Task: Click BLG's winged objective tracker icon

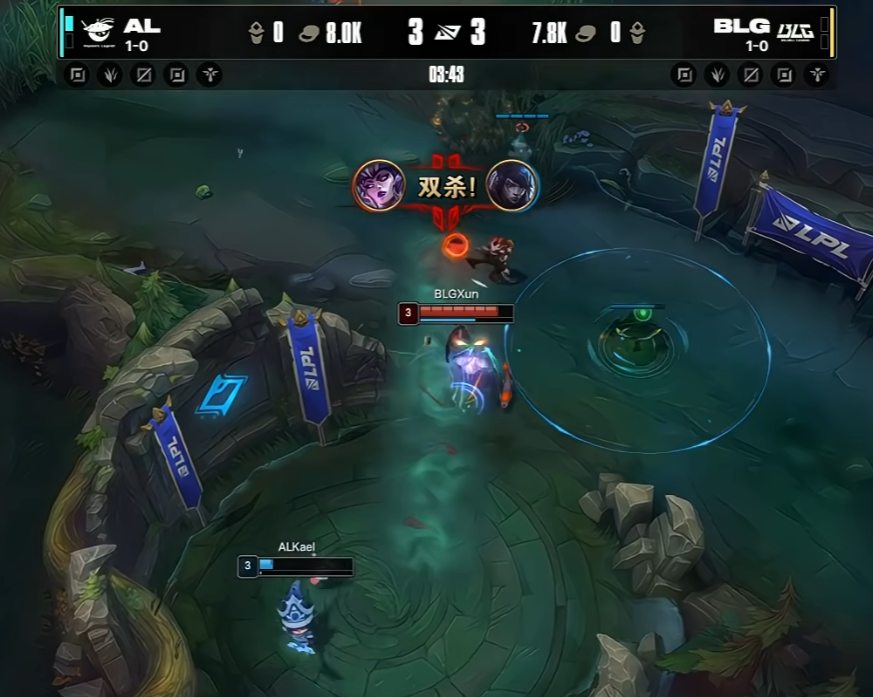Action: click(x=817, y=75)
